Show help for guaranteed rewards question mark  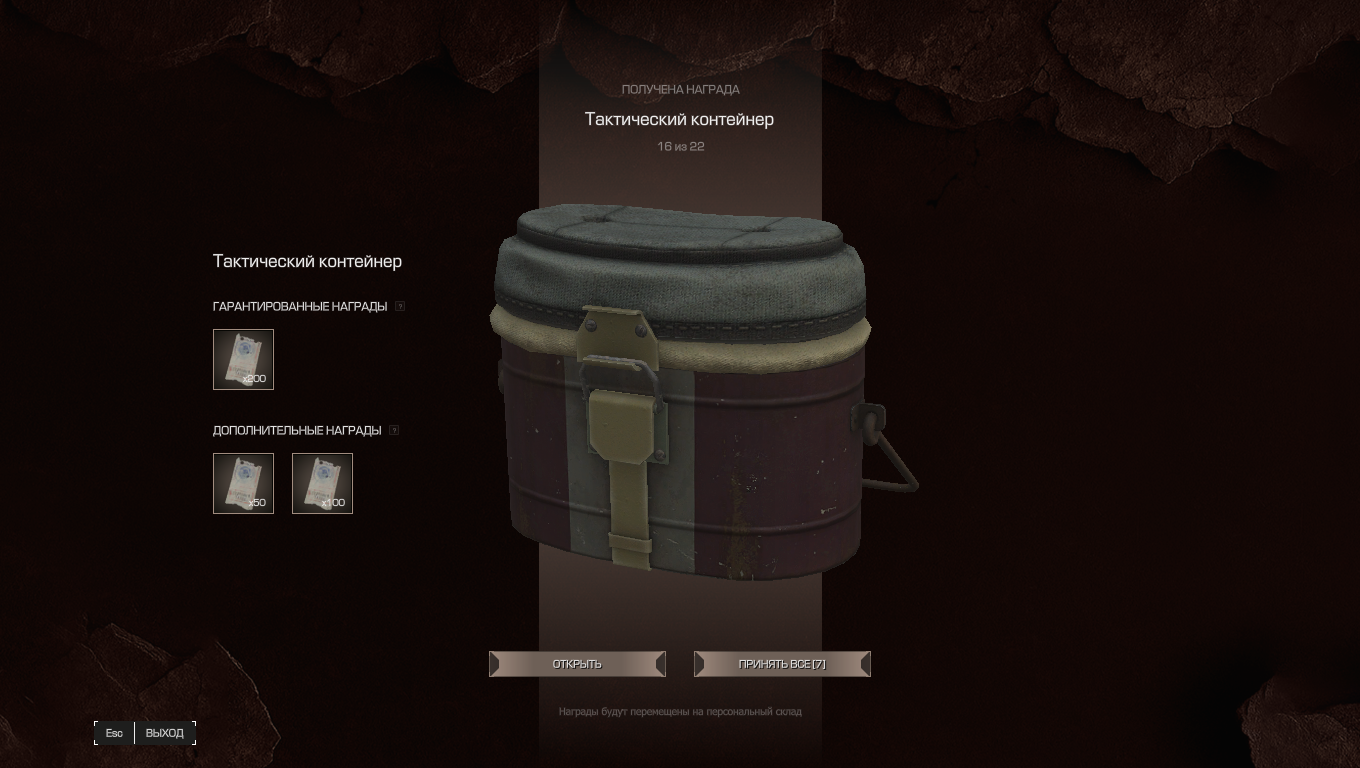[400, 307]
